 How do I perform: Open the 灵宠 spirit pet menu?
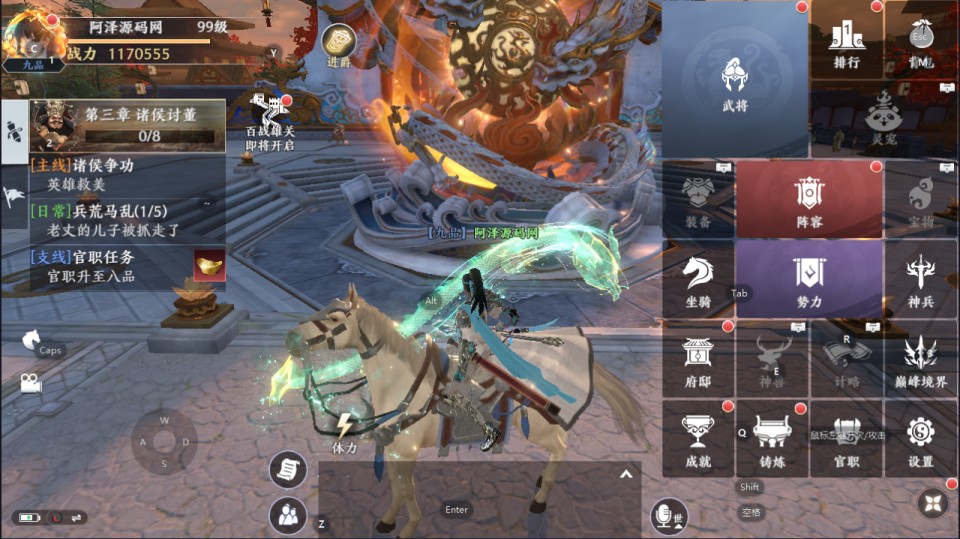tap(883, 116)
